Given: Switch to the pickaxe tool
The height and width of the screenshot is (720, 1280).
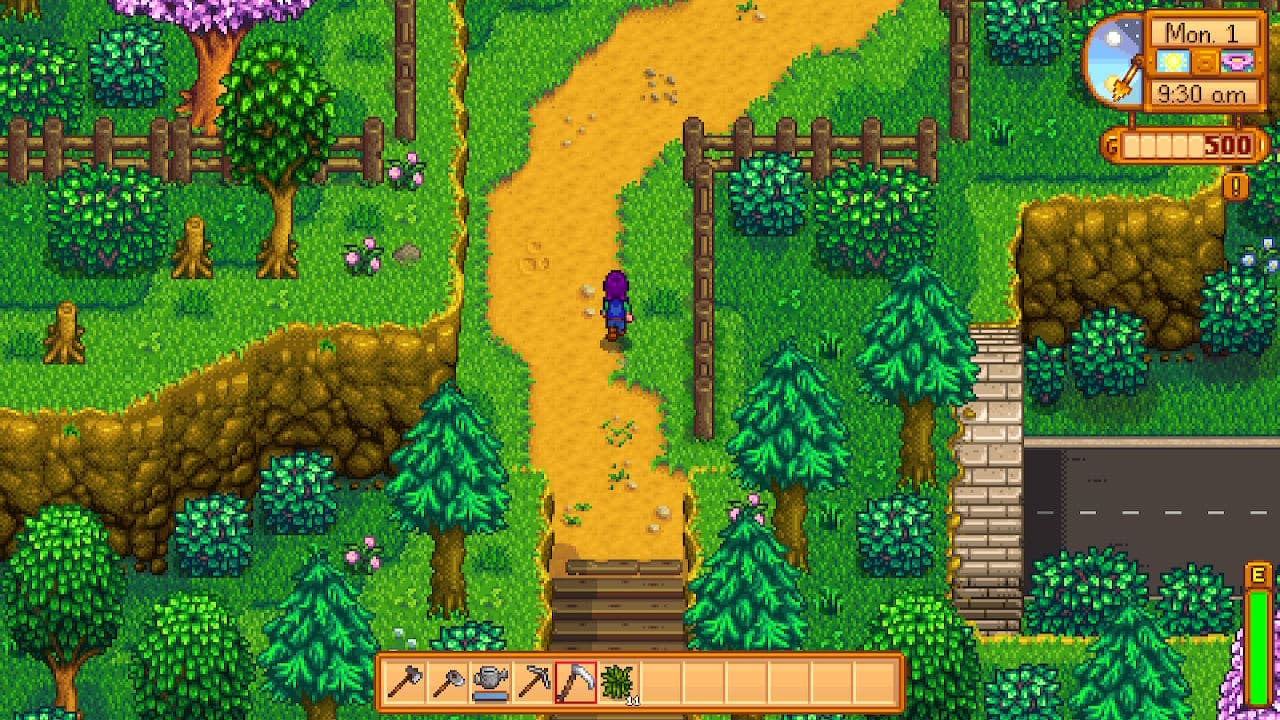Looking at the screenshot, I should click(x=533, y=682).
